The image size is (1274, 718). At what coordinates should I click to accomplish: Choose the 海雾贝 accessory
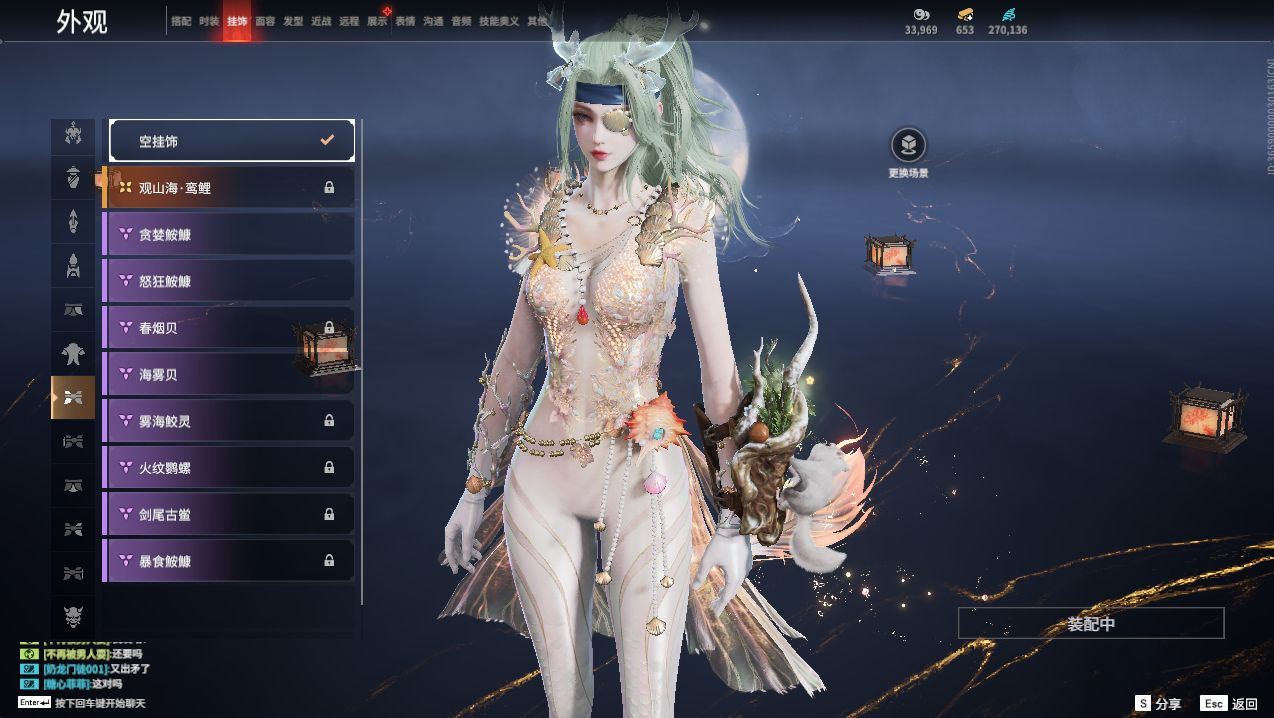(229, 374)
